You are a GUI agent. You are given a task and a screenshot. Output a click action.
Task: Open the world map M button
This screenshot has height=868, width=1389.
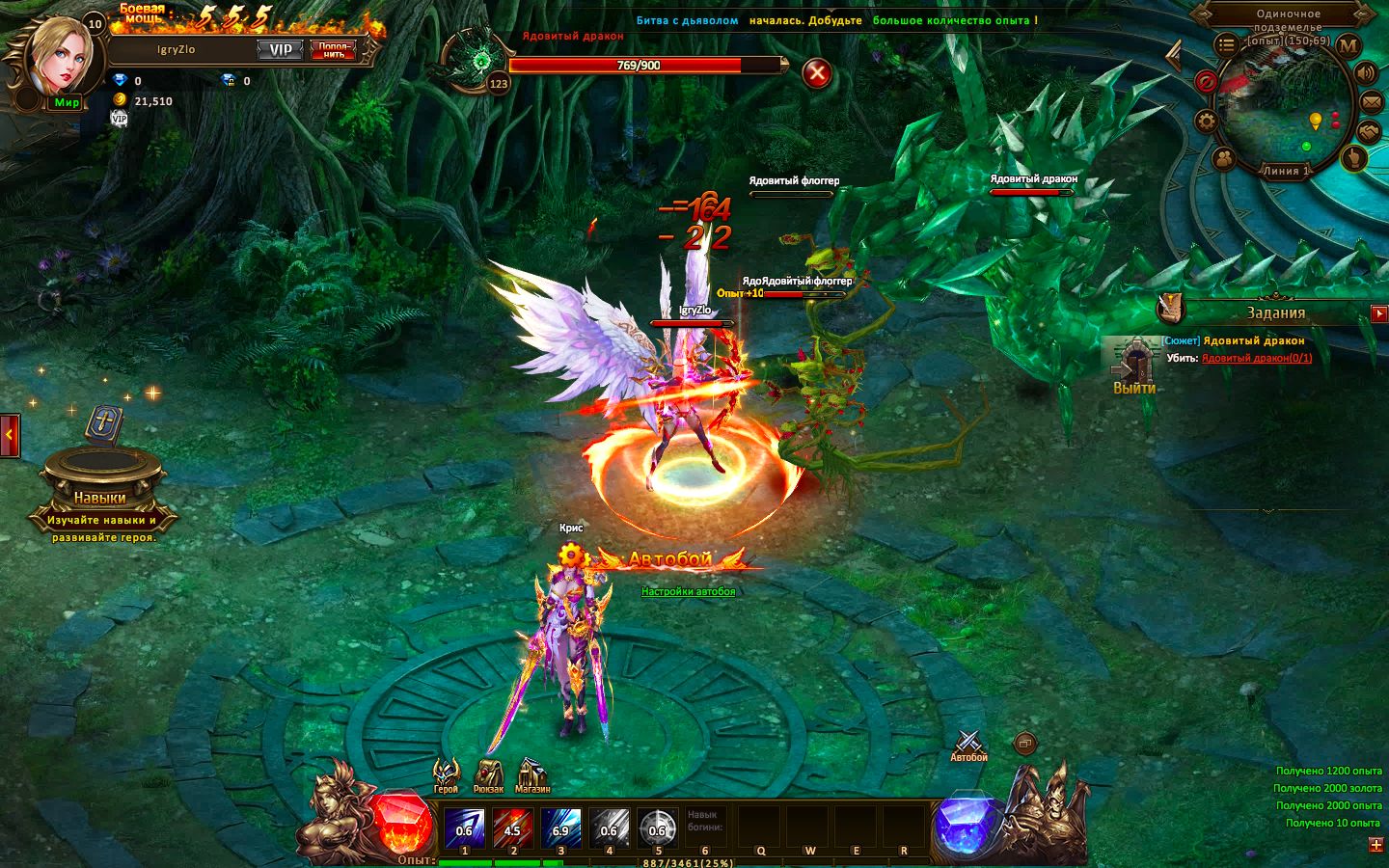pyautogui.click(x=1348, y=44)
